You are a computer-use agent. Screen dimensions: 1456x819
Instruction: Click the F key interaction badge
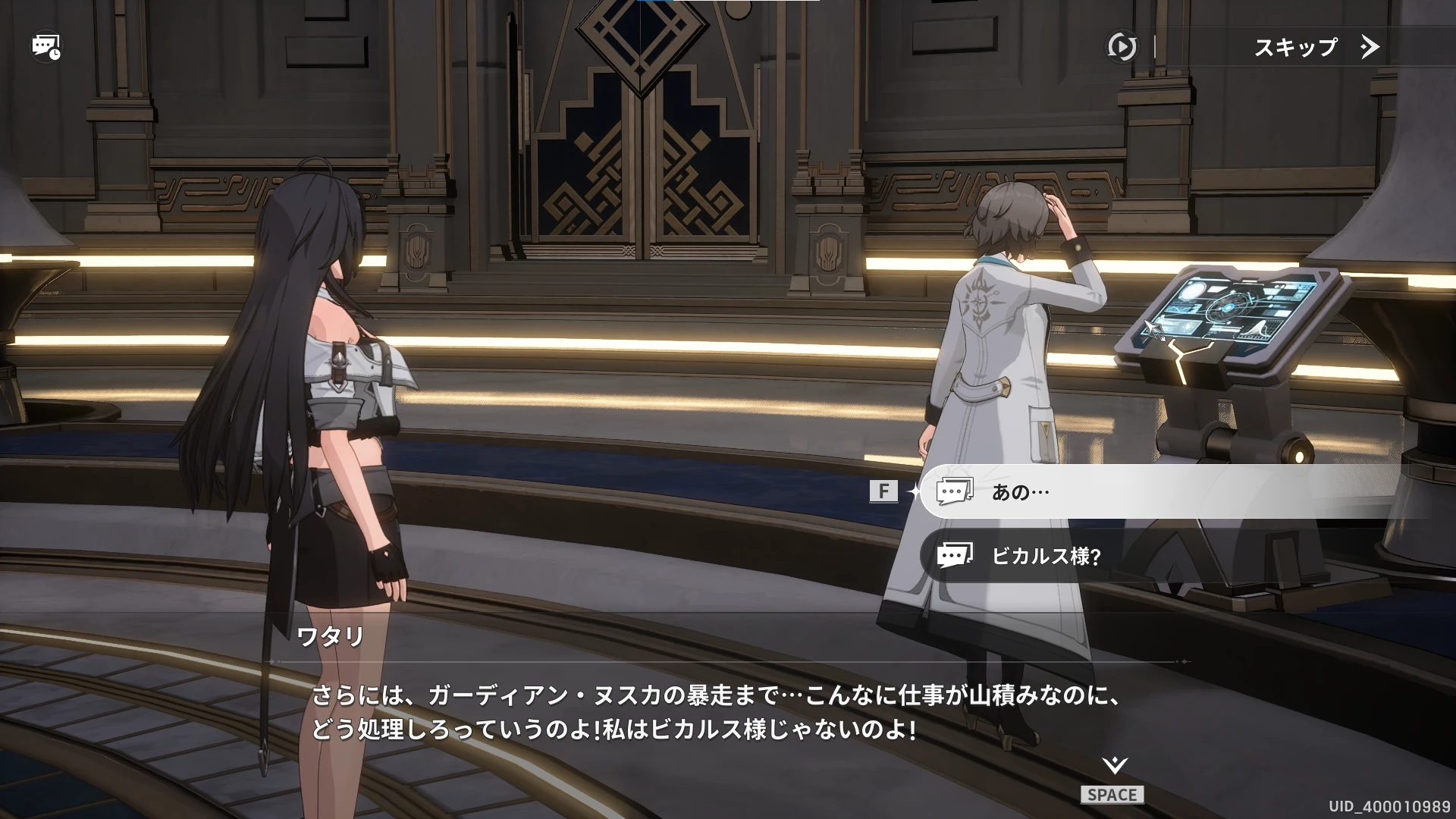[x=882, y=491]
